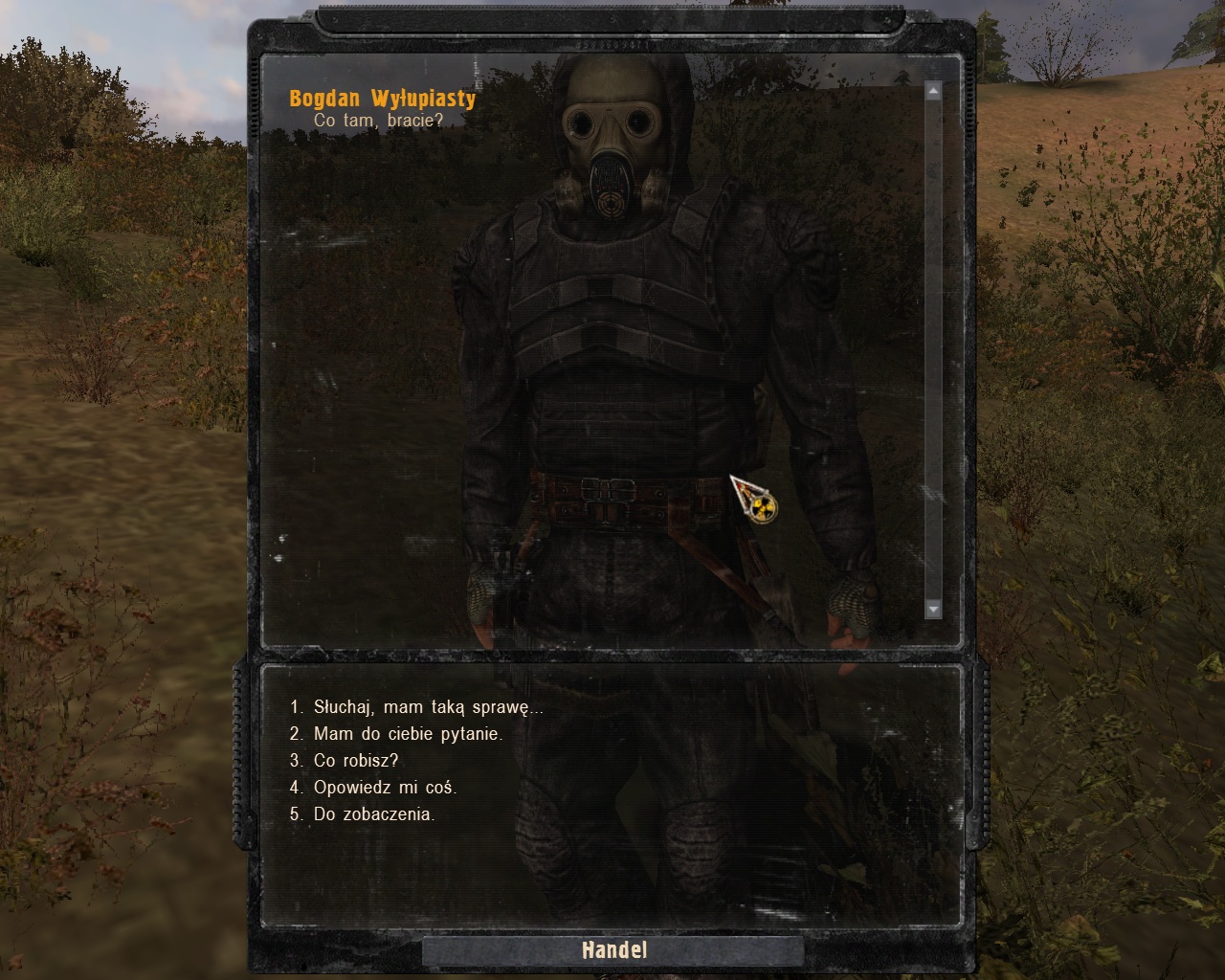The width and height of the screenshot is (1225, 980).
Task: End conversation with "Do zobaczenia."
Action: [374, 815]
